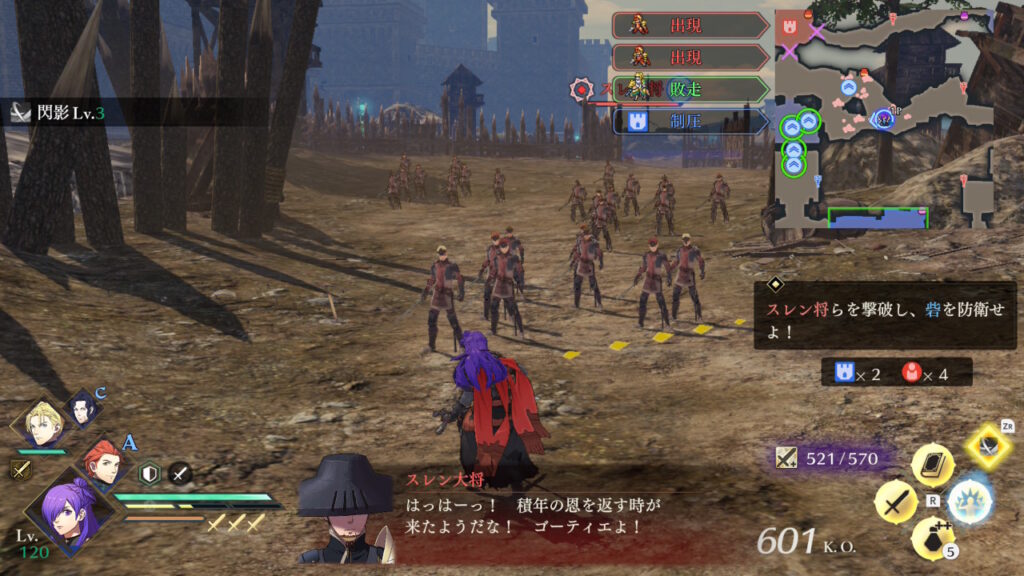Click the square sword weapon icon beside portraits
1024x576 pixels.
[20, 469]
